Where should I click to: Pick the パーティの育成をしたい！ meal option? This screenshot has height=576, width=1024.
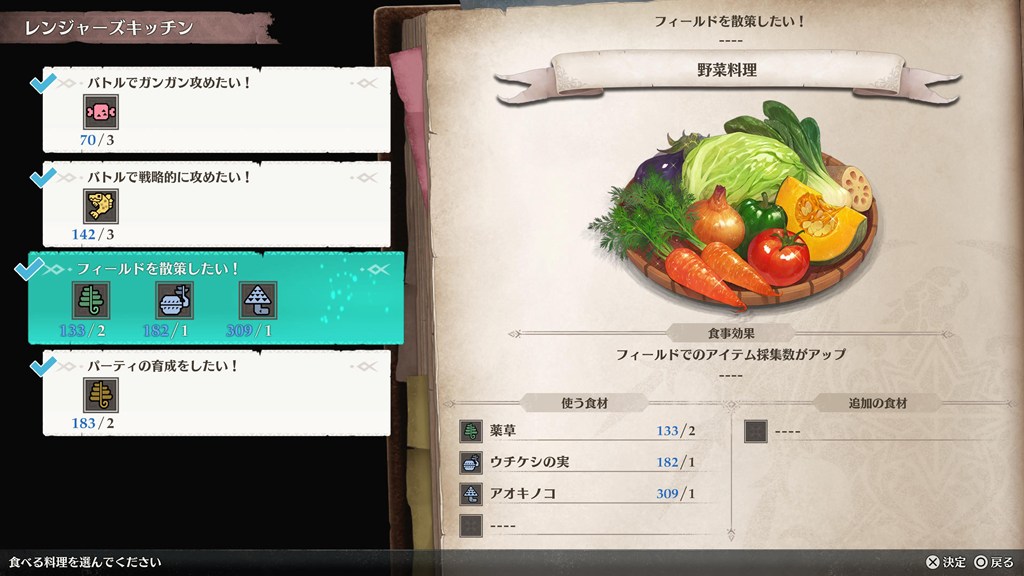(216, 392)
